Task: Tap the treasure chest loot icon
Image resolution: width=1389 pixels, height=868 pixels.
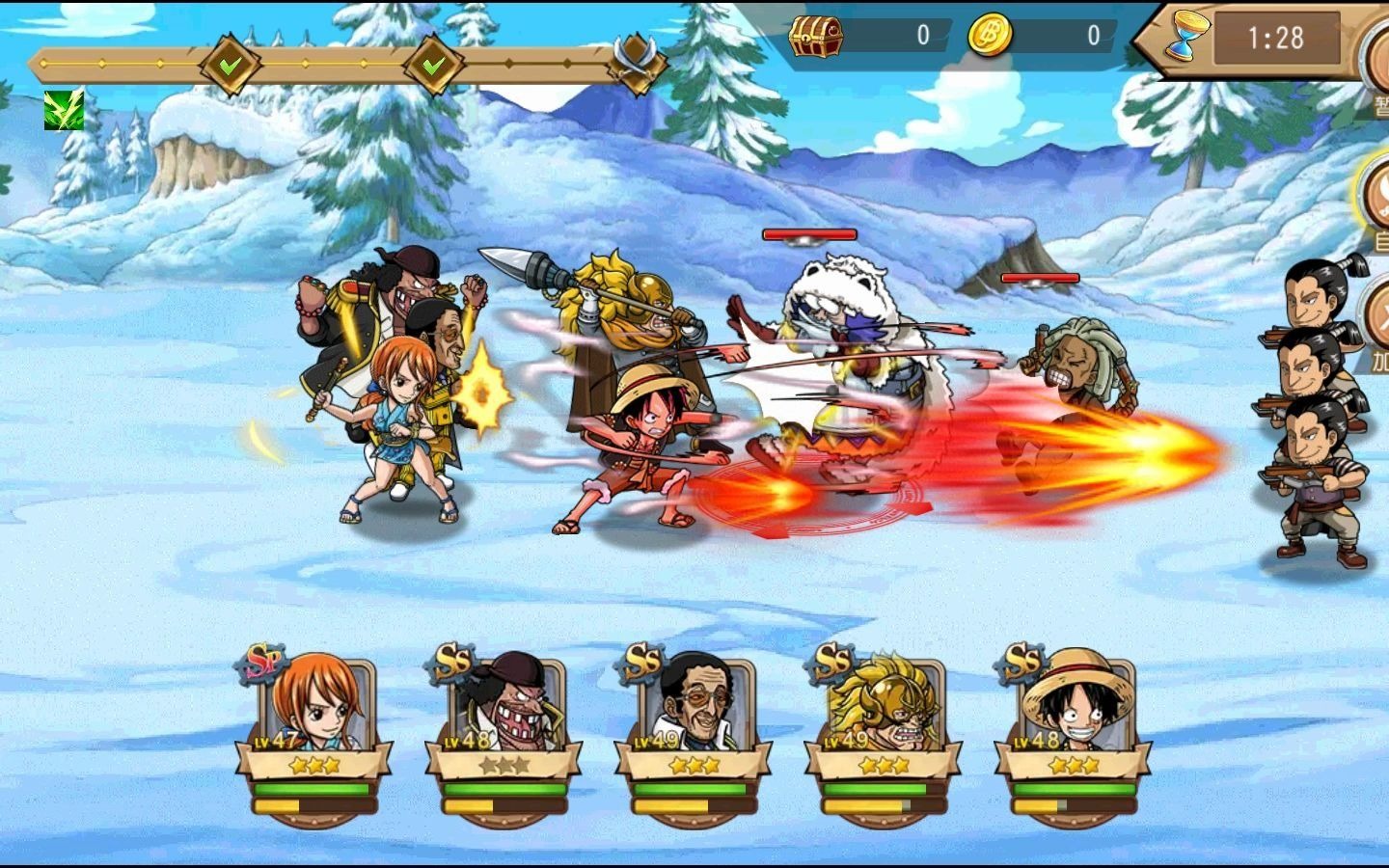Action: (816, 37)
